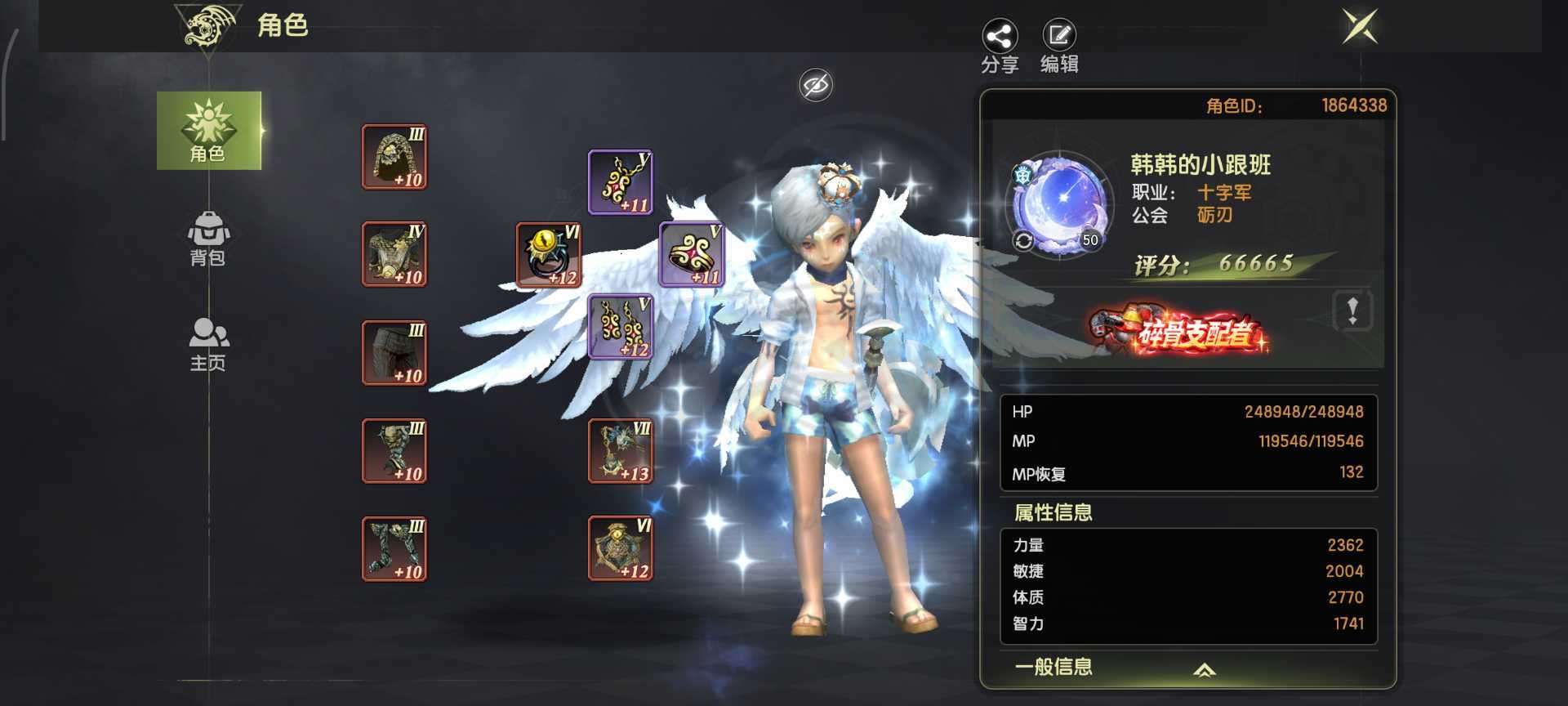
Task: Toggle the eye visibility icon
Action: click(x=815, y=85)
